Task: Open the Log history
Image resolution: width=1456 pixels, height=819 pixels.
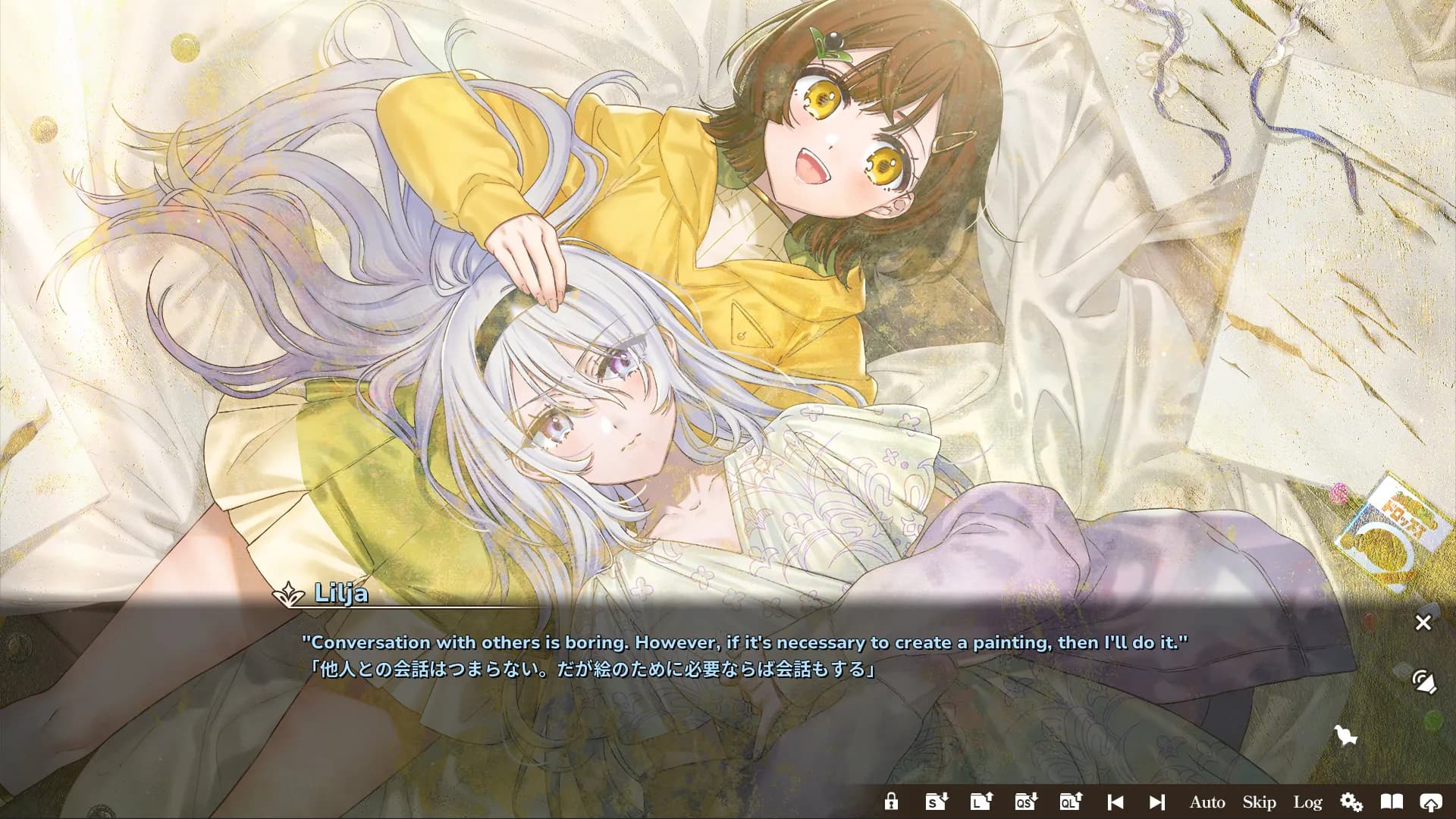Action: point(1308,802)
